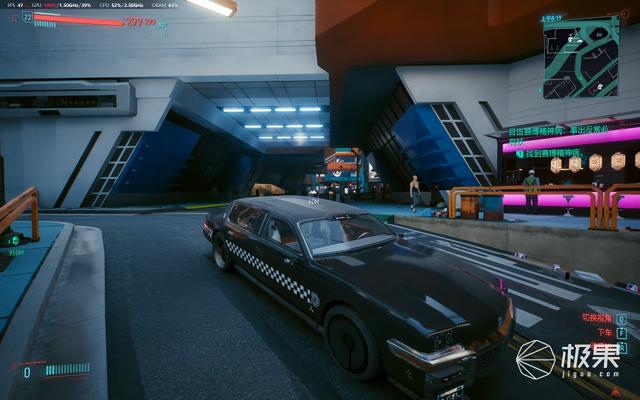
Task: Click the level 22 badge beside health bar
Action: (28, 17)
